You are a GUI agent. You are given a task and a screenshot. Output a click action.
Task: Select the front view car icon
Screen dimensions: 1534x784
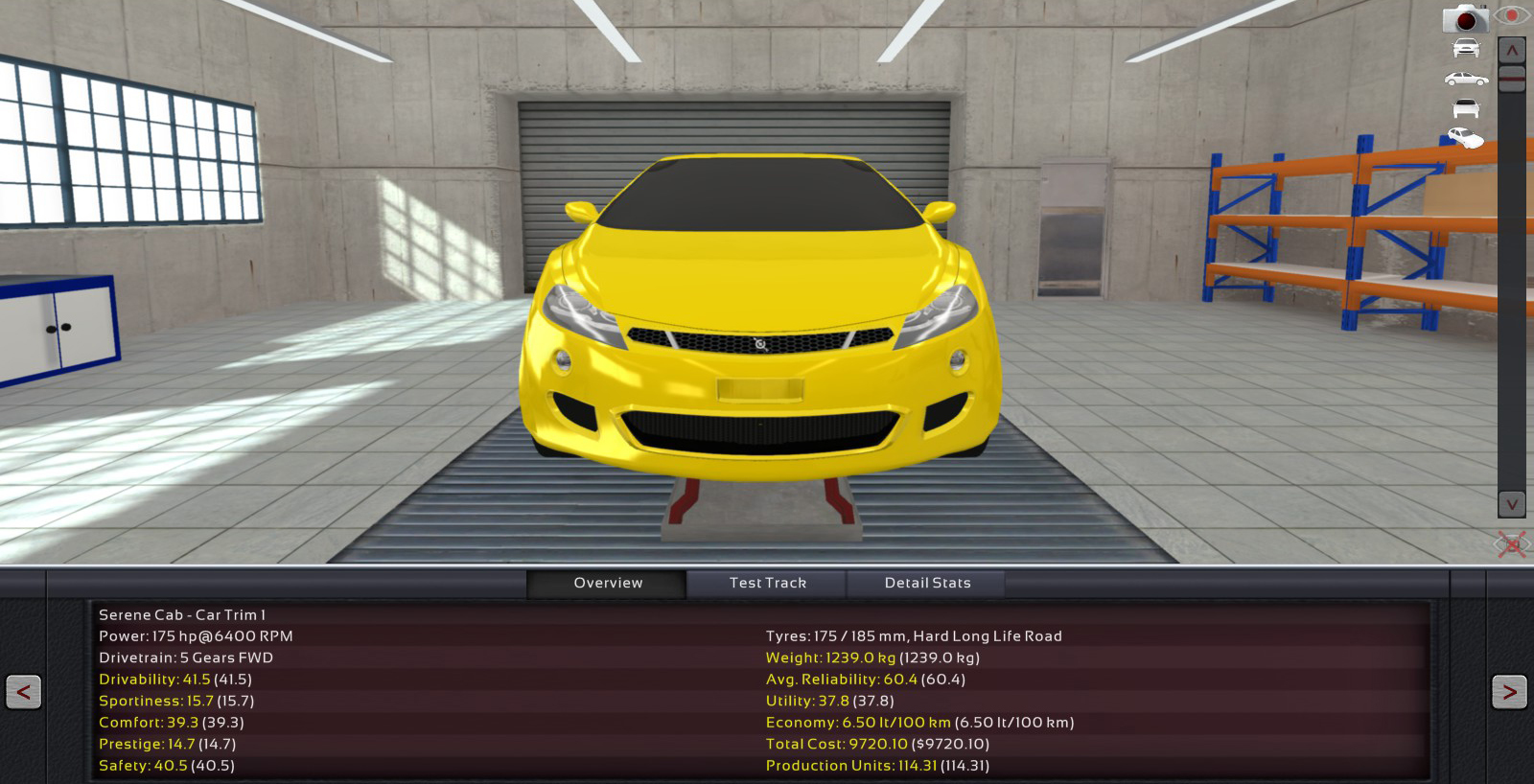1466,48
